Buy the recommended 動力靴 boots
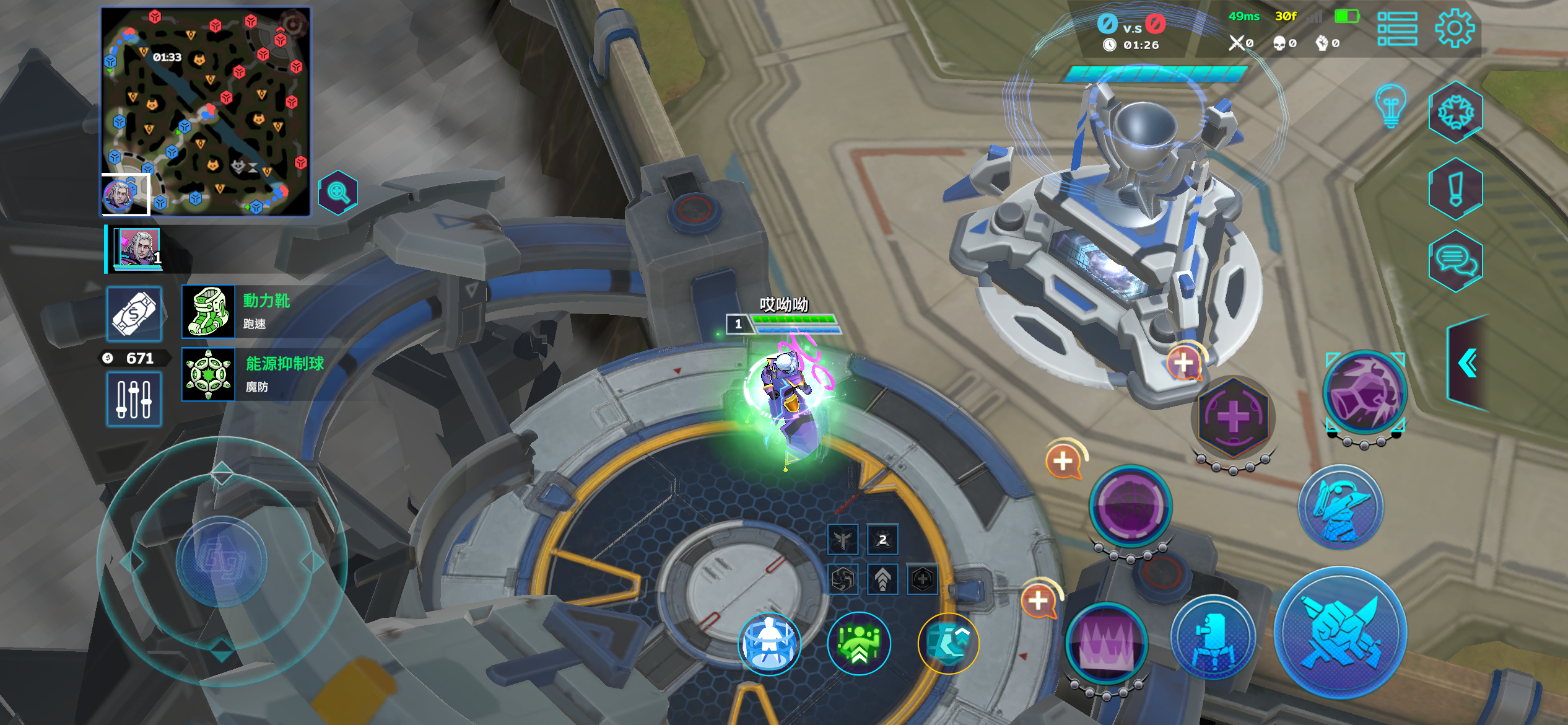This screenshot has width=1568, height=725. 209,312
